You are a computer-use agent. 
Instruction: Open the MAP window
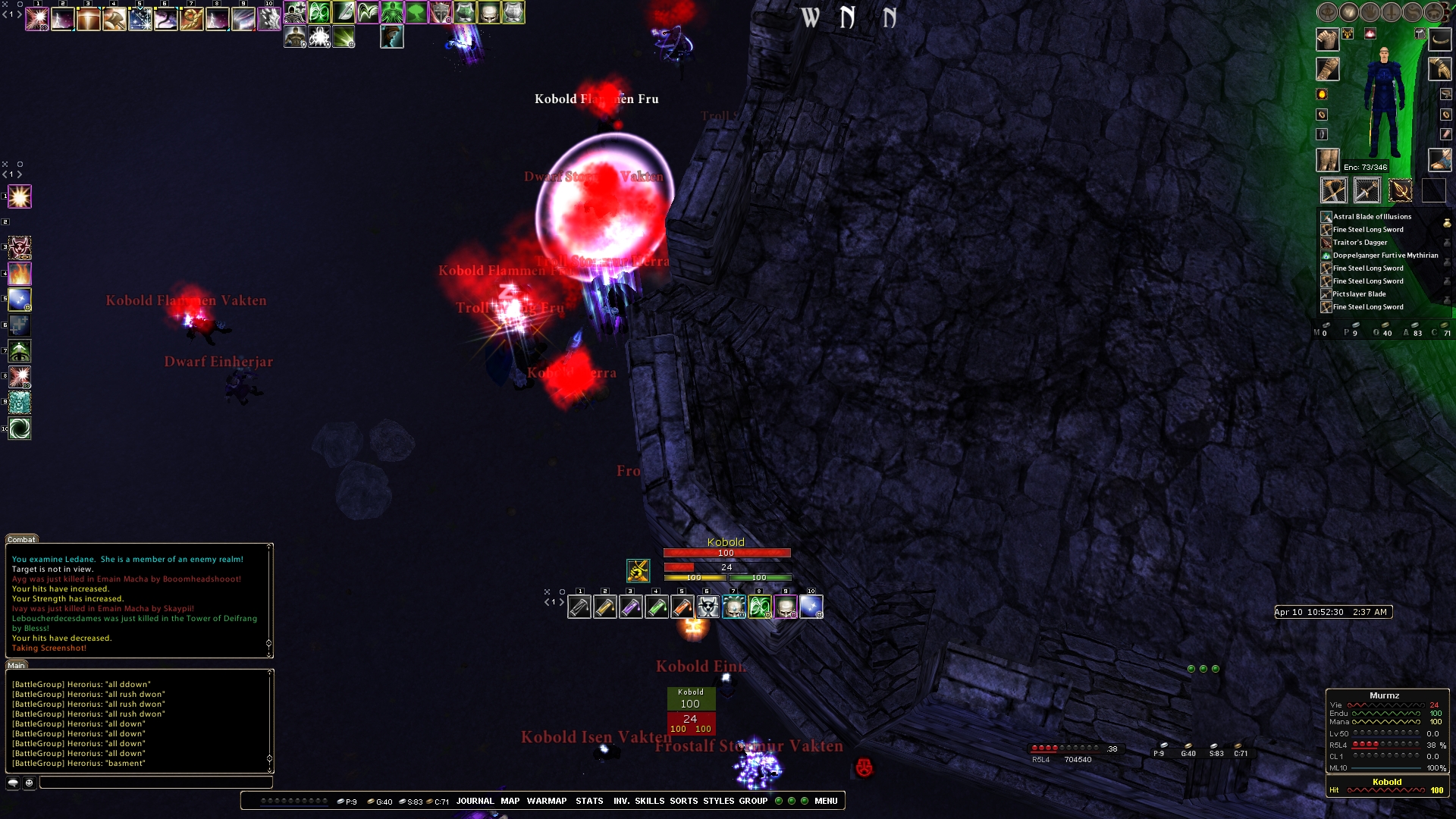click(510, 801)
